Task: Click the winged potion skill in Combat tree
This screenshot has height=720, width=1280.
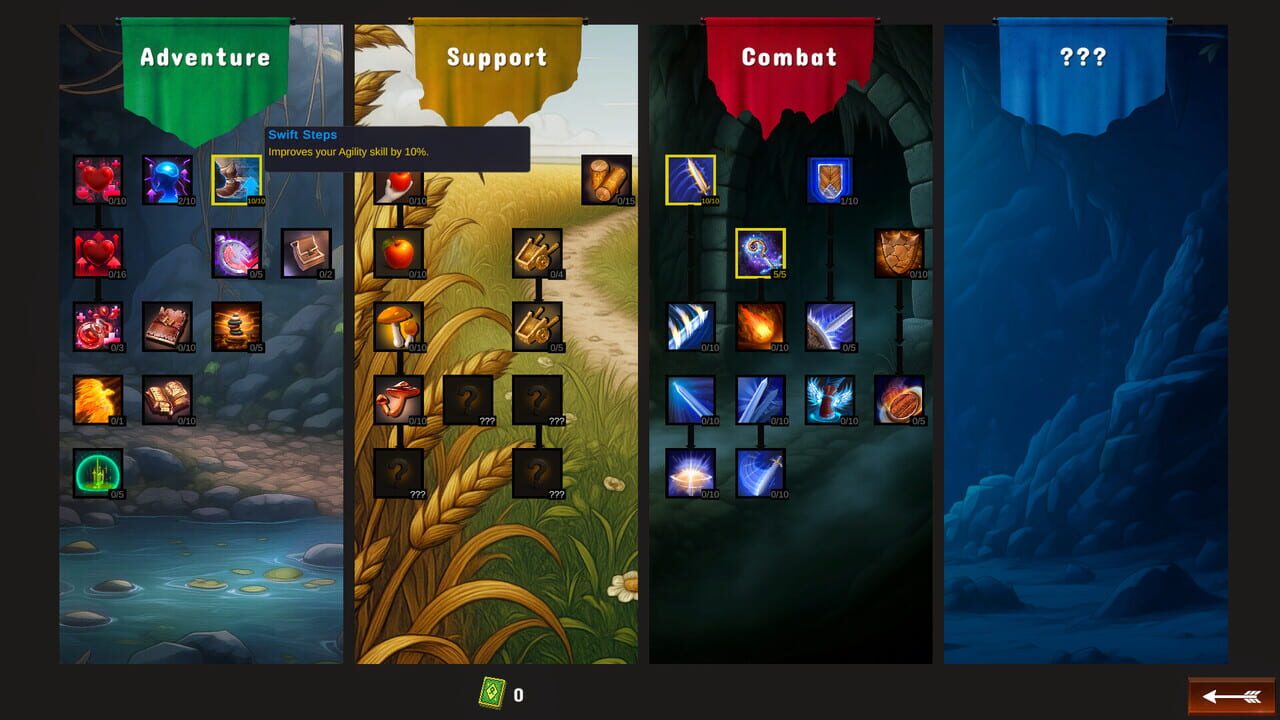Action: pyautogui.click(x=828, y=399)
